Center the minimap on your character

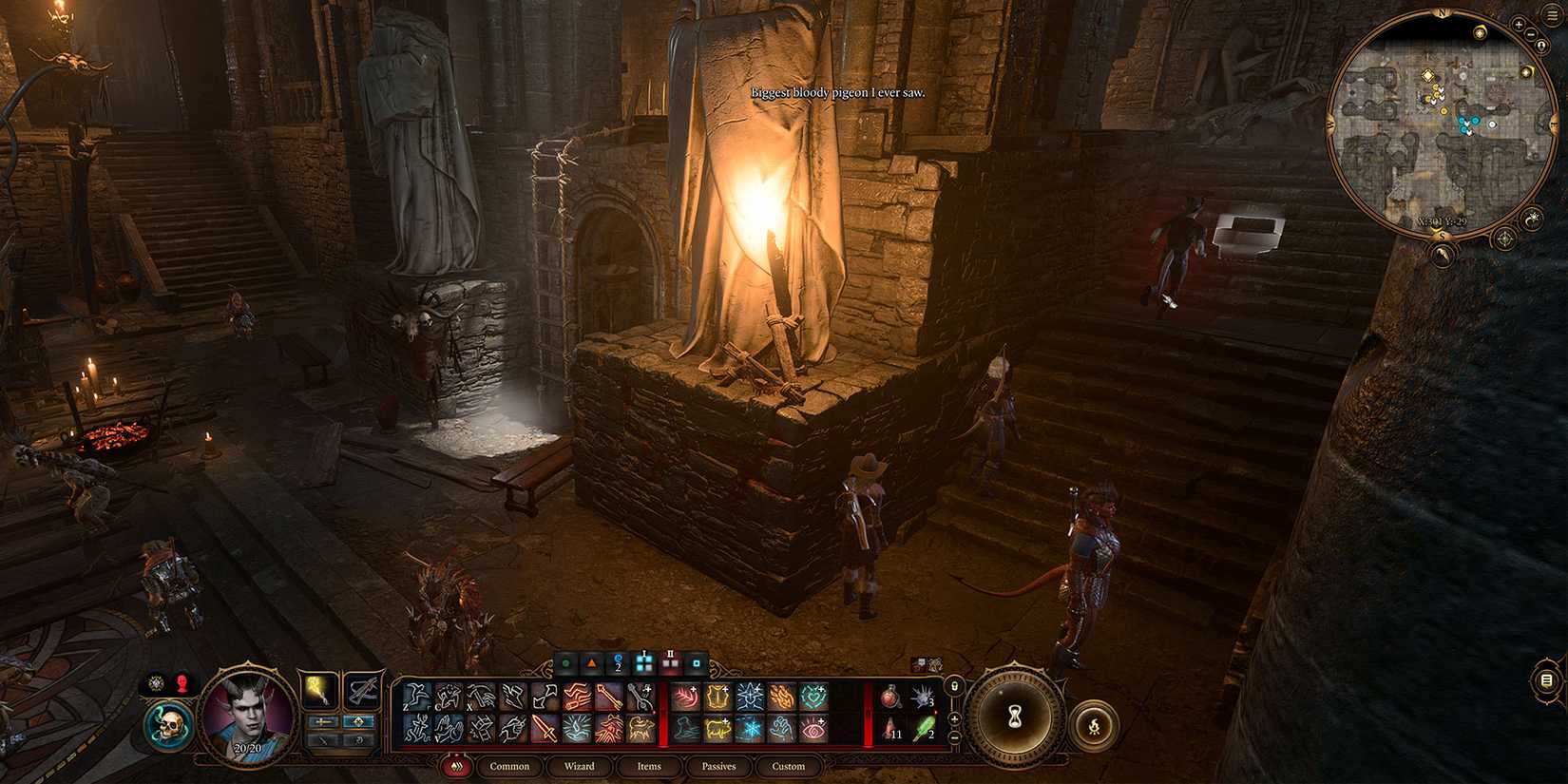(x=1540, y=46)
